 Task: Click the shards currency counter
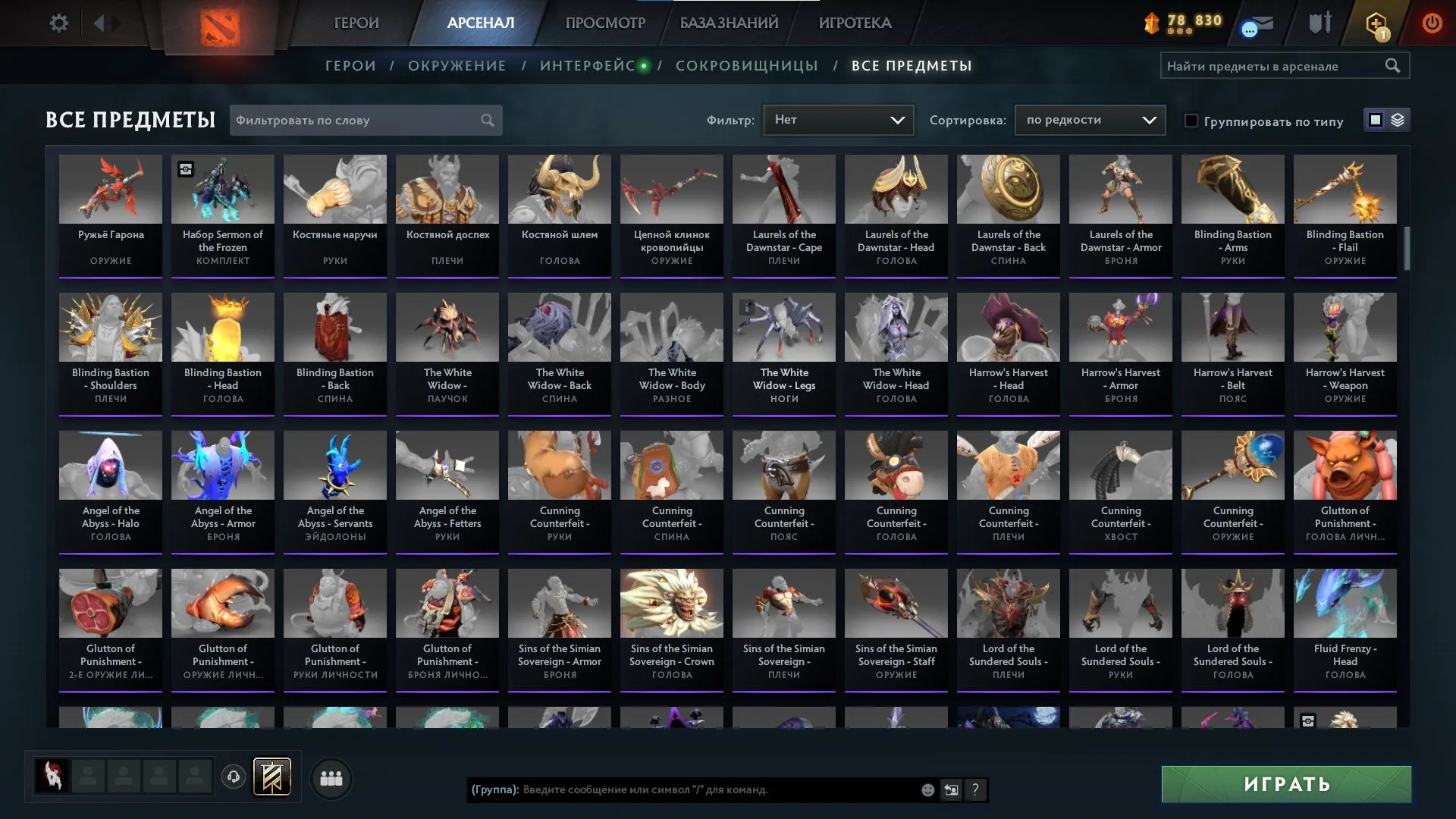[x=1183, y=22]
